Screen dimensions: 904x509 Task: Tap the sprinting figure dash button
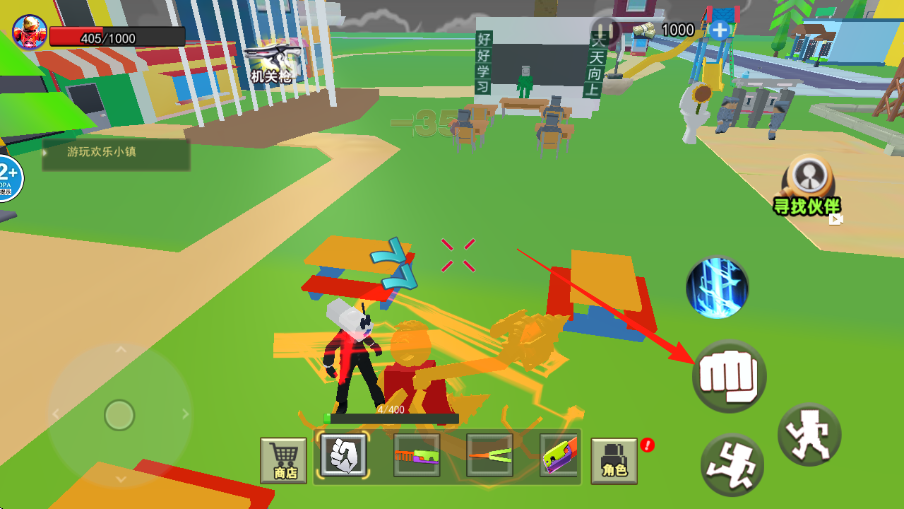(732, 465)
